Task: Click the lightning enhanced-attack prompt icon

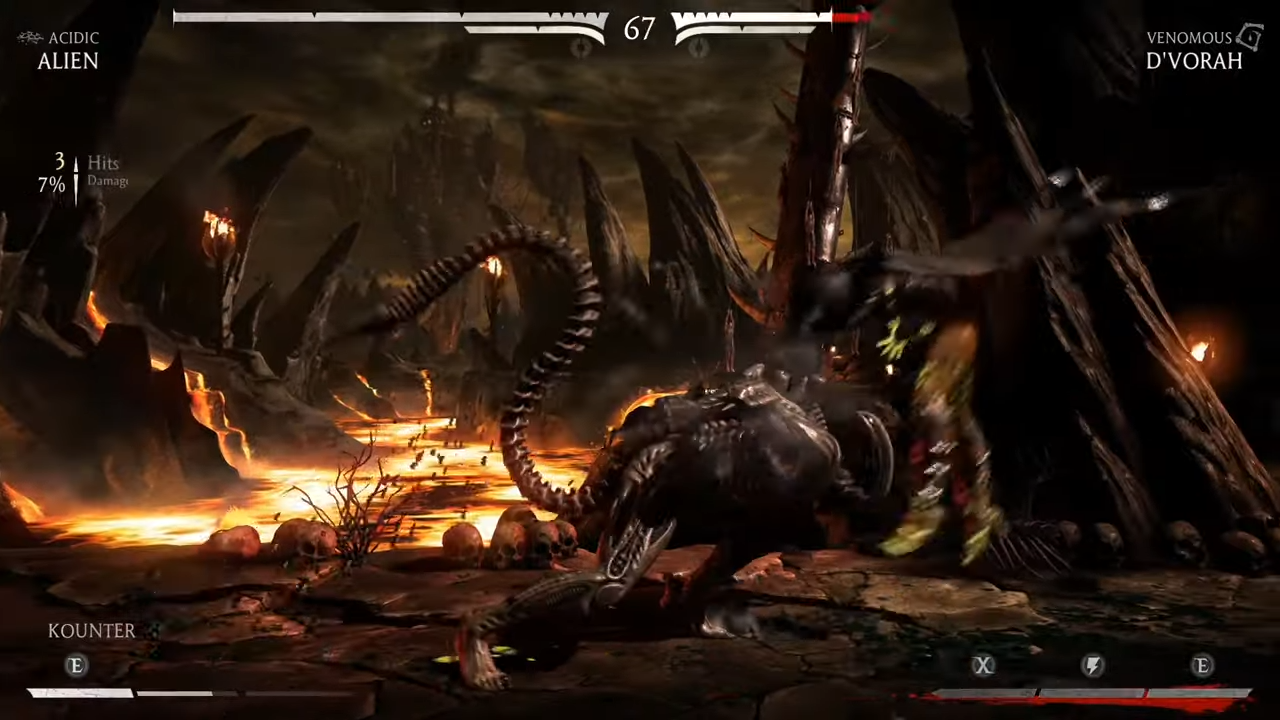Action: coord(1092,666)
